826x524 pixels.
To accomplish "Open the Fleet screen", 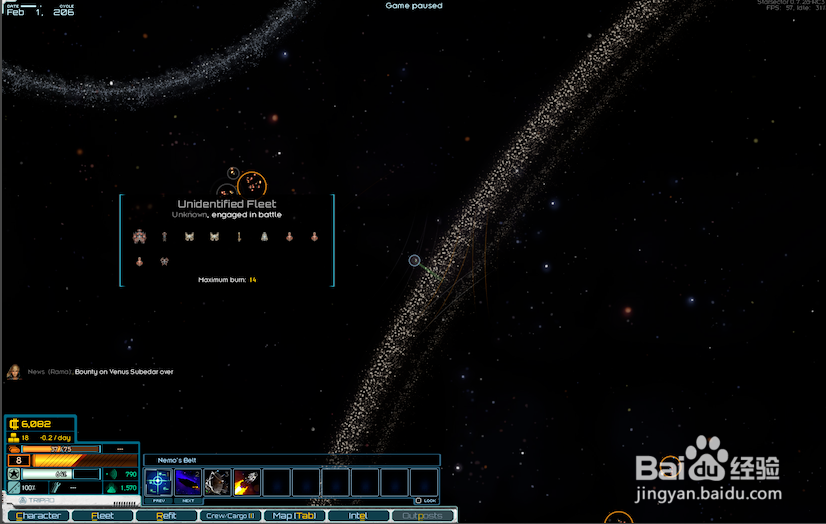I will 102,516.
